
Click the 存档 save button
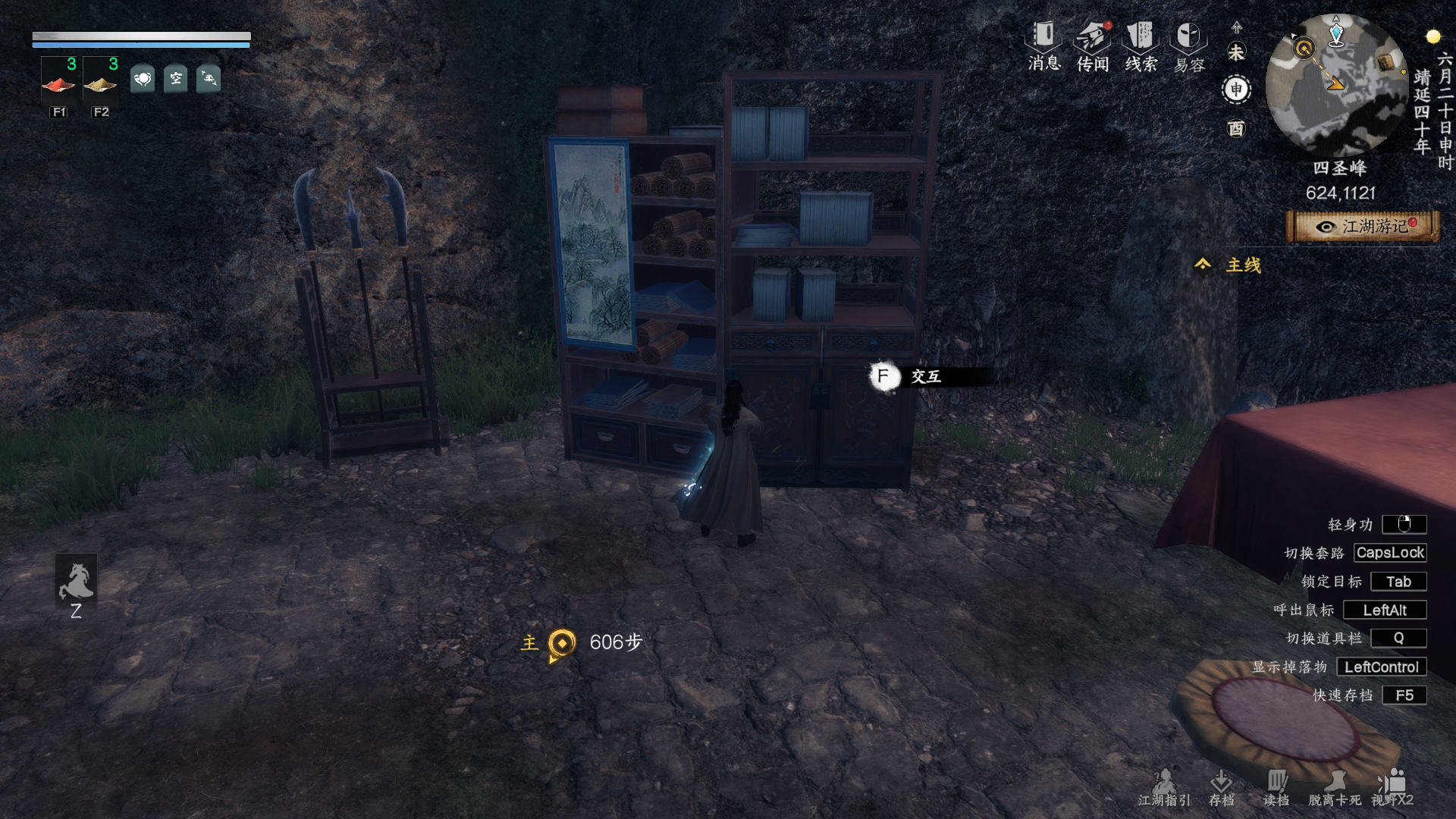[1221, 787]
